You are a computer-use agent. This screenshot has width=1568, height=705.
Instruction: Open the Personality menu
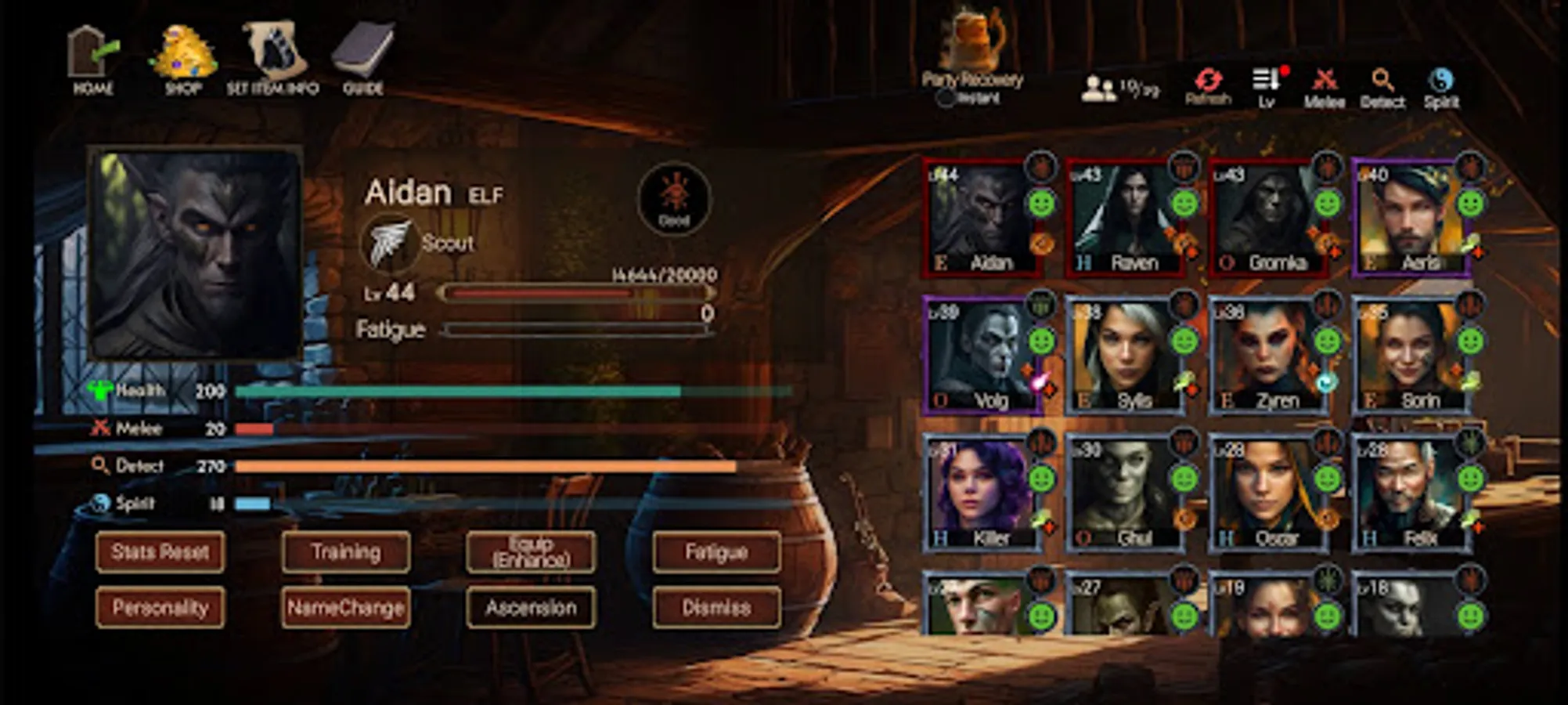[159, 608]
